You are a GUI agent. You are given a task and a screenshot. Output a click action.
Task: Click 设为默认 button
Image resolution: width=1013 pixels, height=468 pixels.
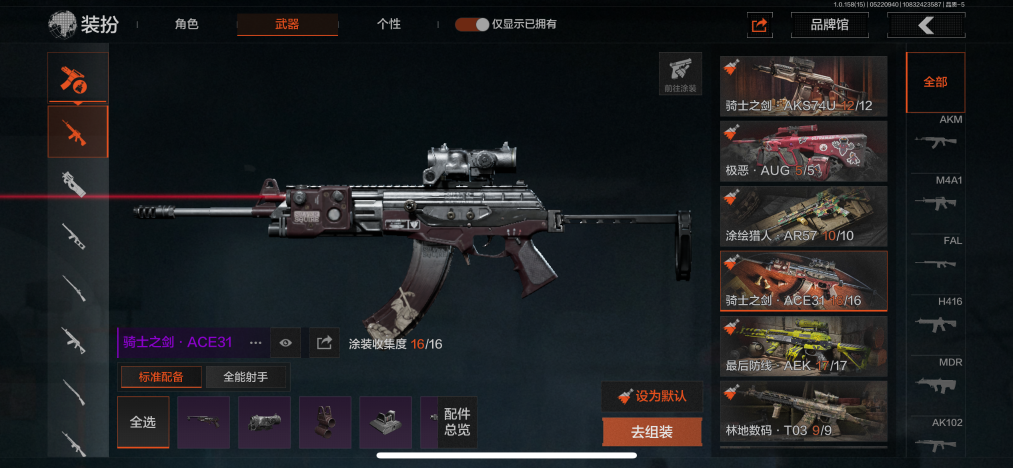pos(652,395)
